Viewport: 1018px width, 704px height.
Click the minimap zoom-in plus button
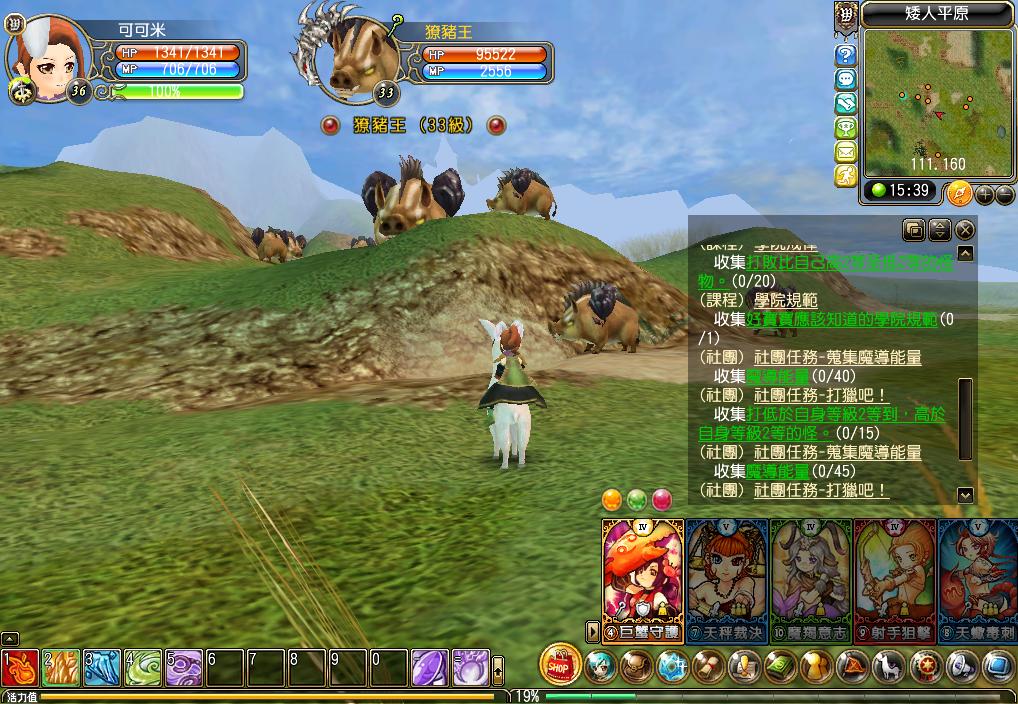point(985,194)
